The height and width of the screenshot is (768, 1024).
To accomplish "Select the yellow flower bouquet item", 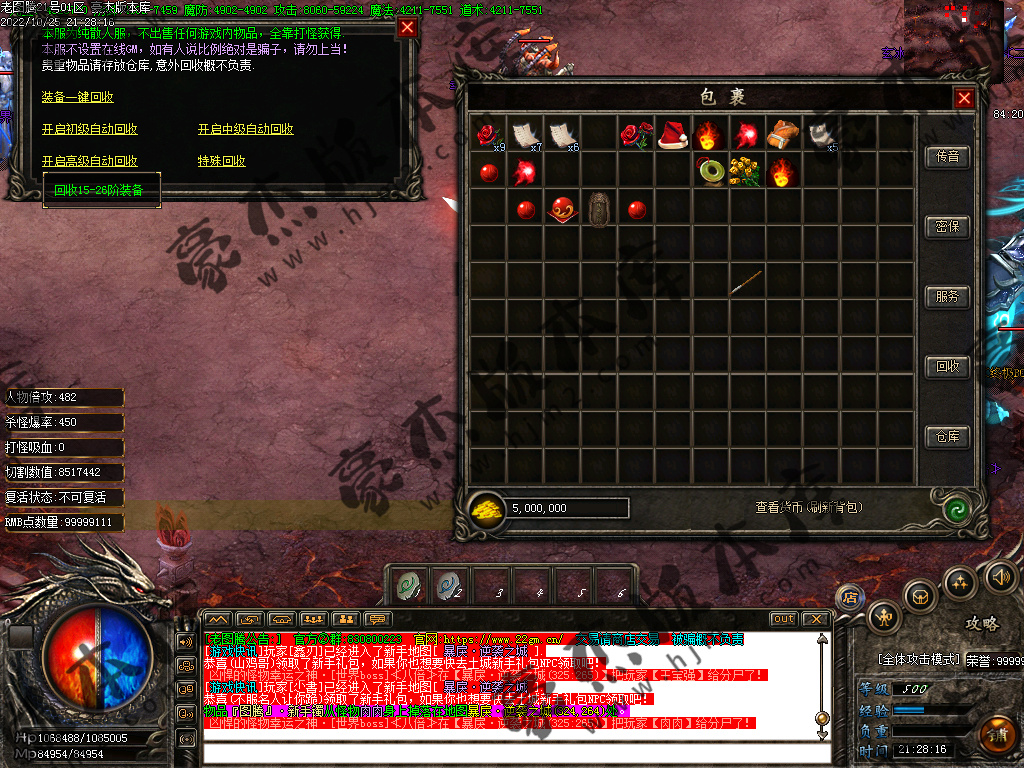I will tap(746, 171).
